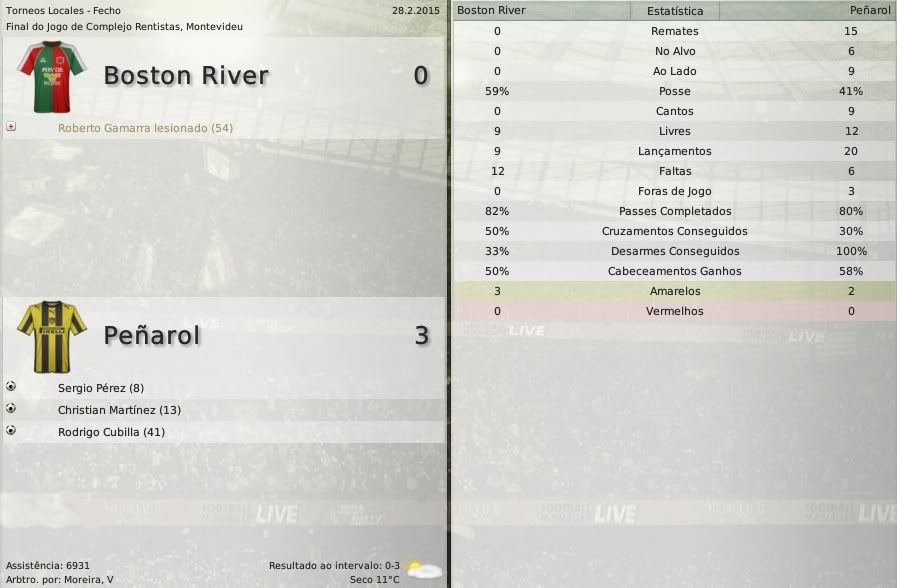Select the Vermelhos statistics row

(x=675, y=311)
